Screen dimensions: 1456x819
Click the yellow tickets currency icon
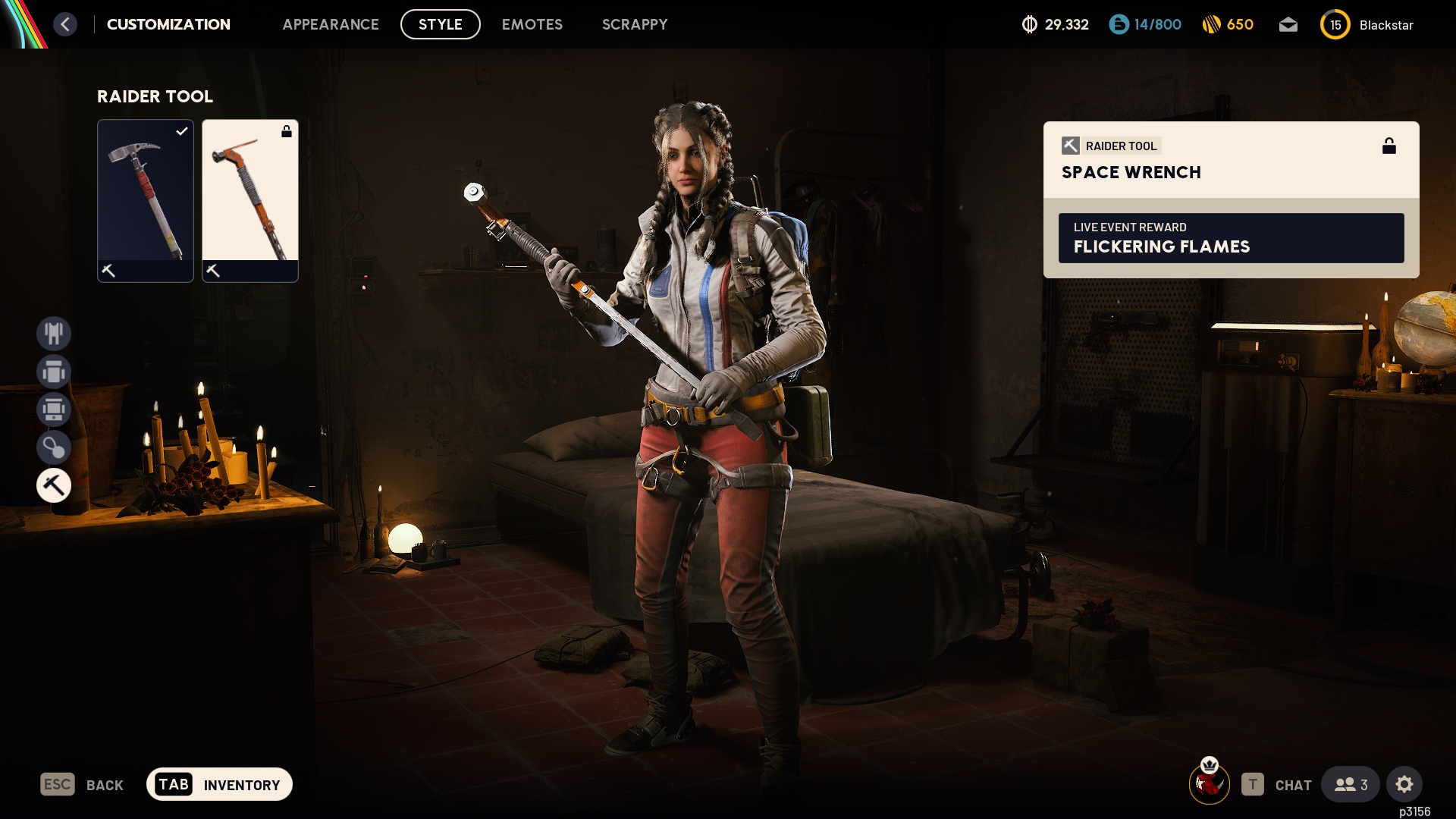pos(1211,24)
